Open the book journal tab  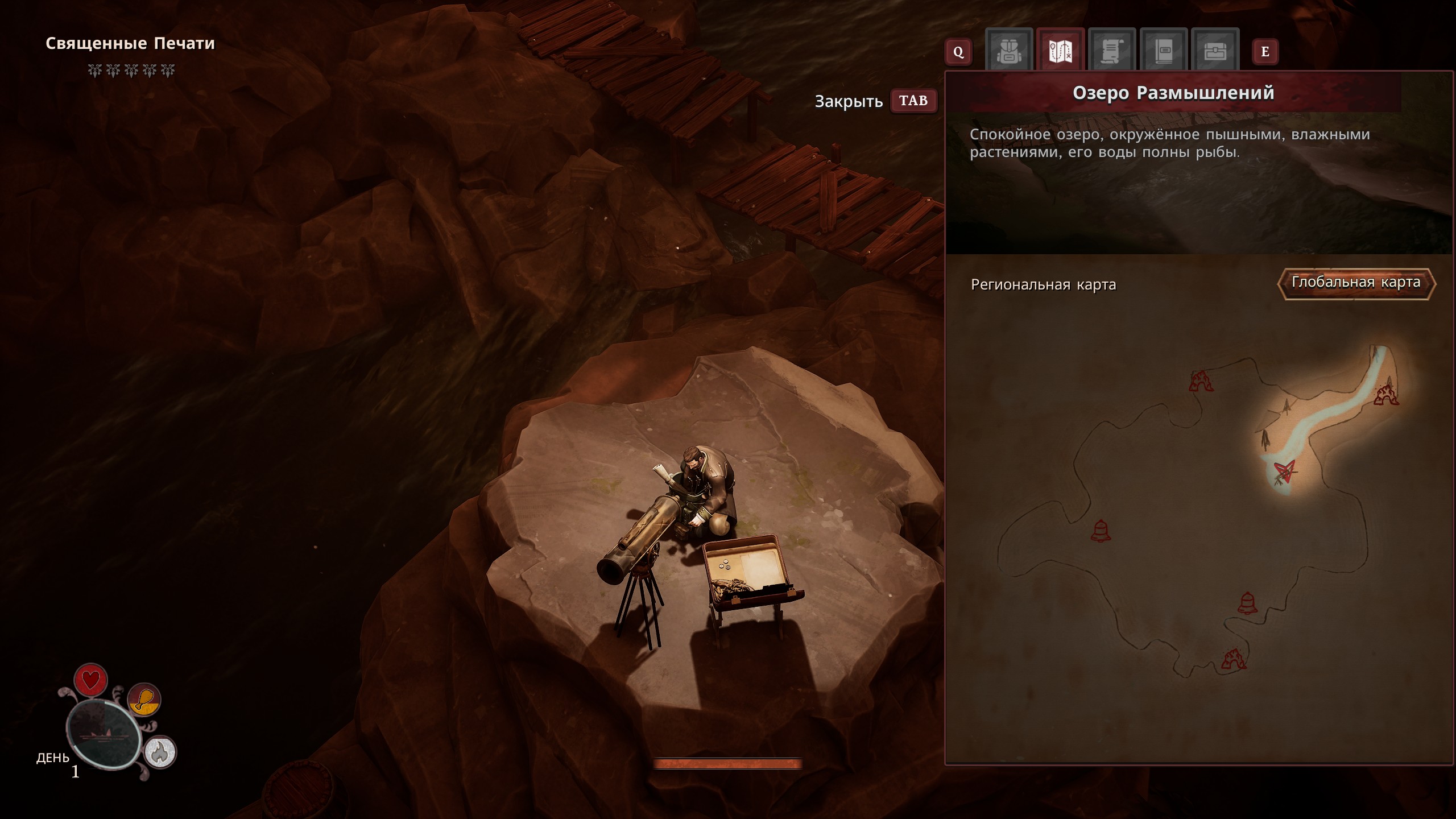(1163, 51)
